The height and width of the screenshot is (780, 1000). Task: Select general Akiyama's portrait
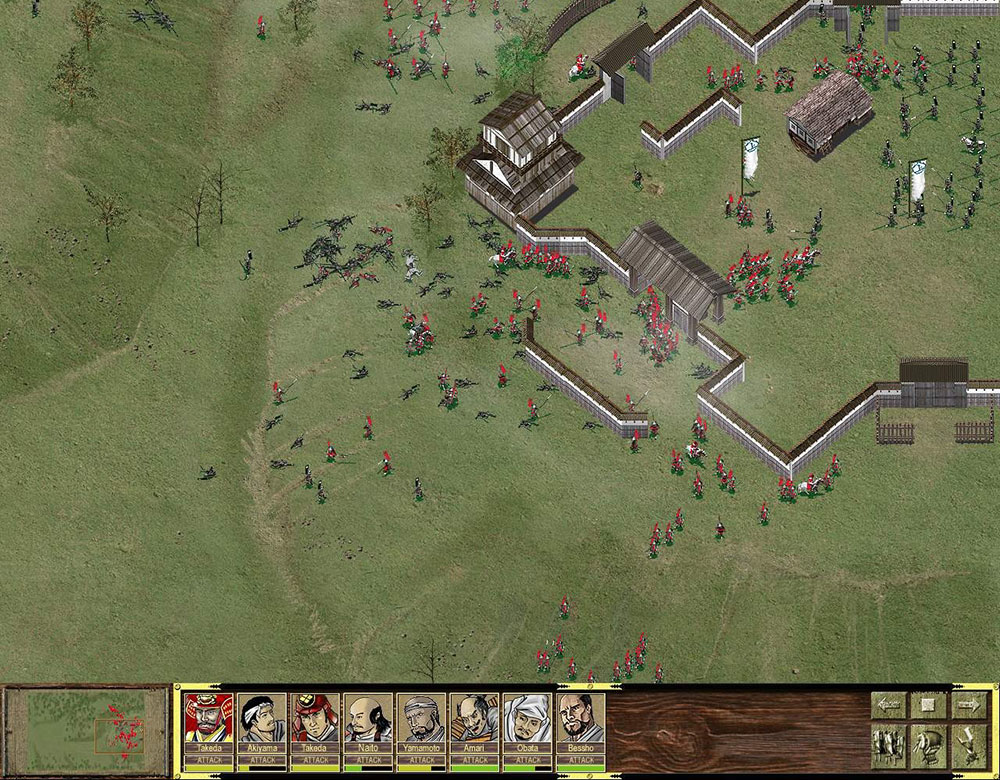(x=262, y=720)
